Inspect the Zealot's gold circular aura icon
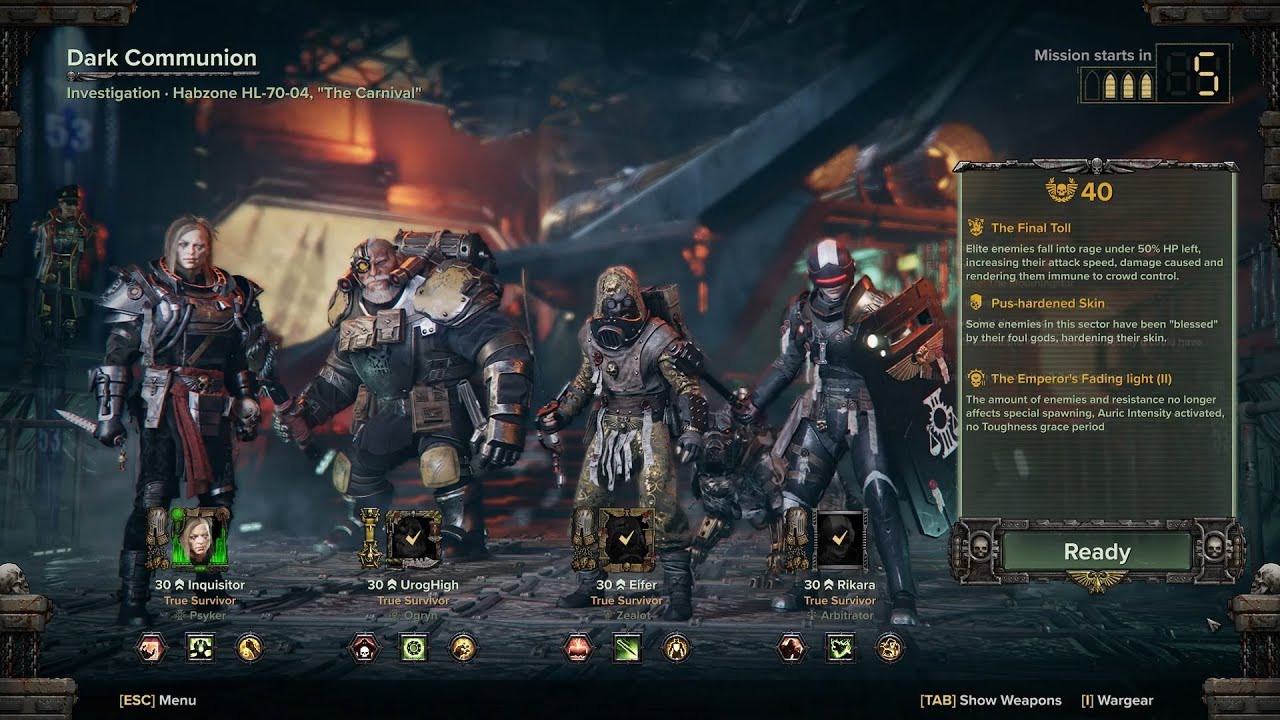The image size is (1280, 720). click(x=676, y=648)
